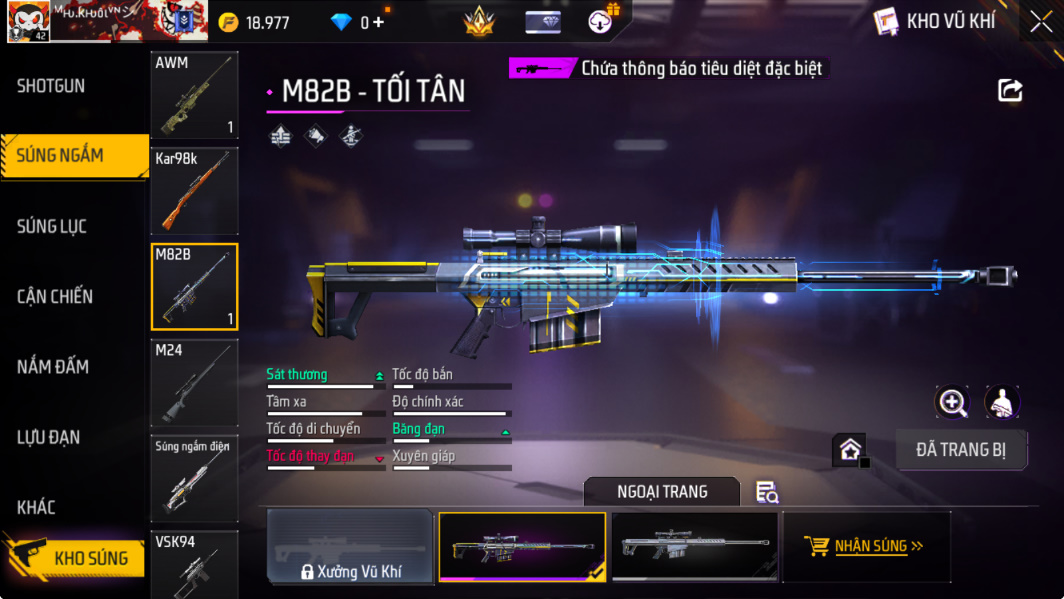
Task: Share the M82B skin
Action: point(1010,91)
